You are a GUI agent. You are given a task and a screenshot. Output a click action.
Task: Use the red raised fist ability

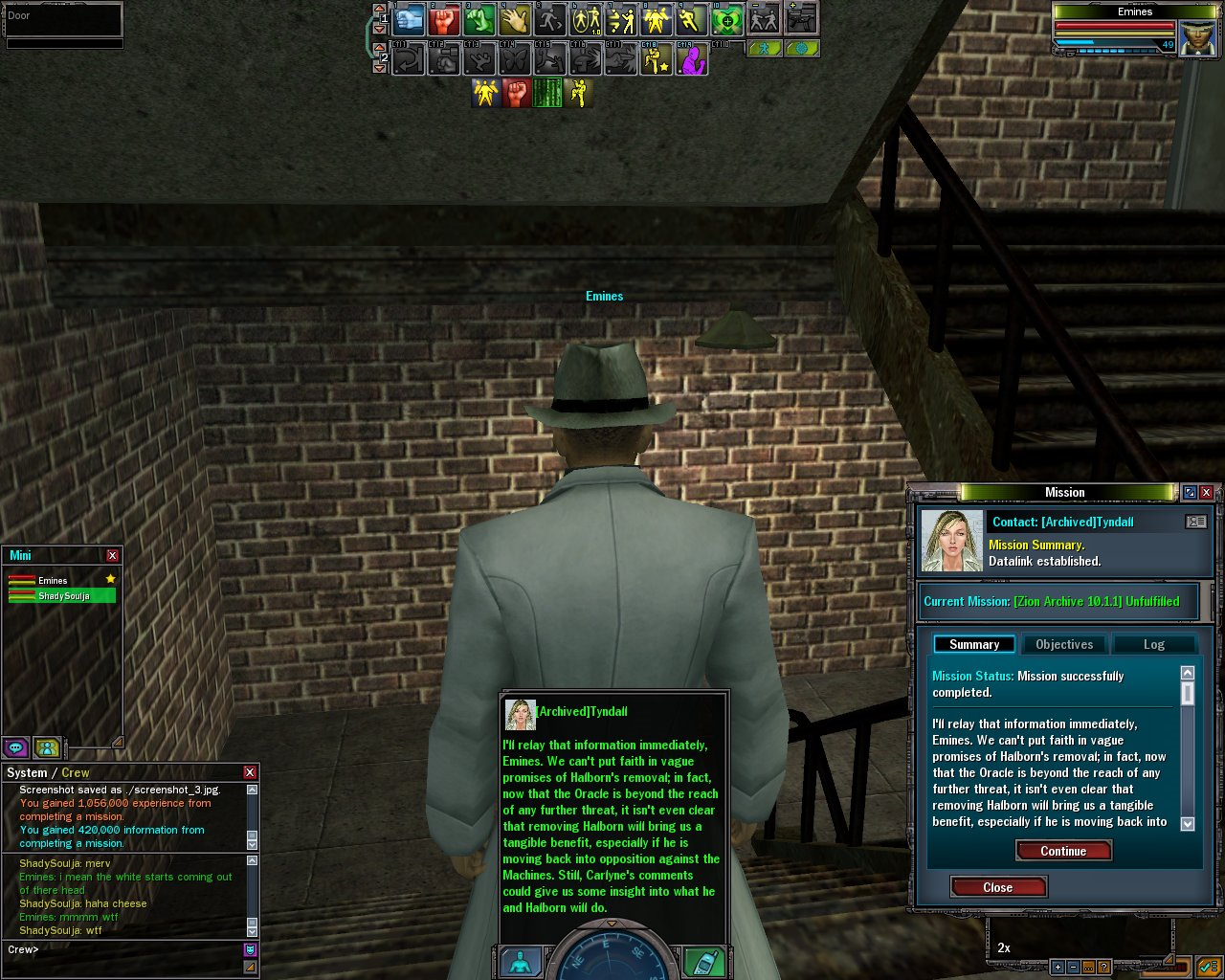pos(445,19)
